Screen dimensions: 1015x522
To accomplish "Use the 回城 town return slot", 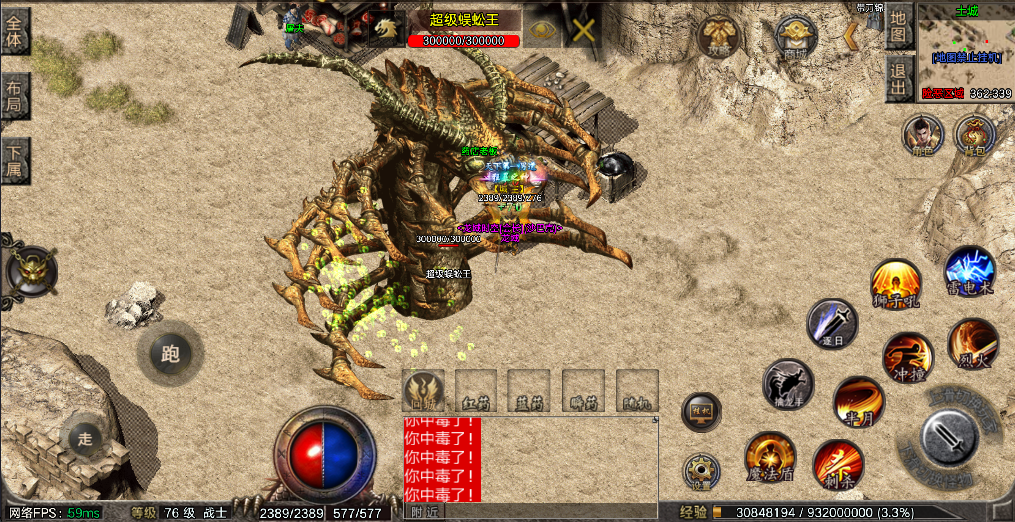I will [423, 391].
